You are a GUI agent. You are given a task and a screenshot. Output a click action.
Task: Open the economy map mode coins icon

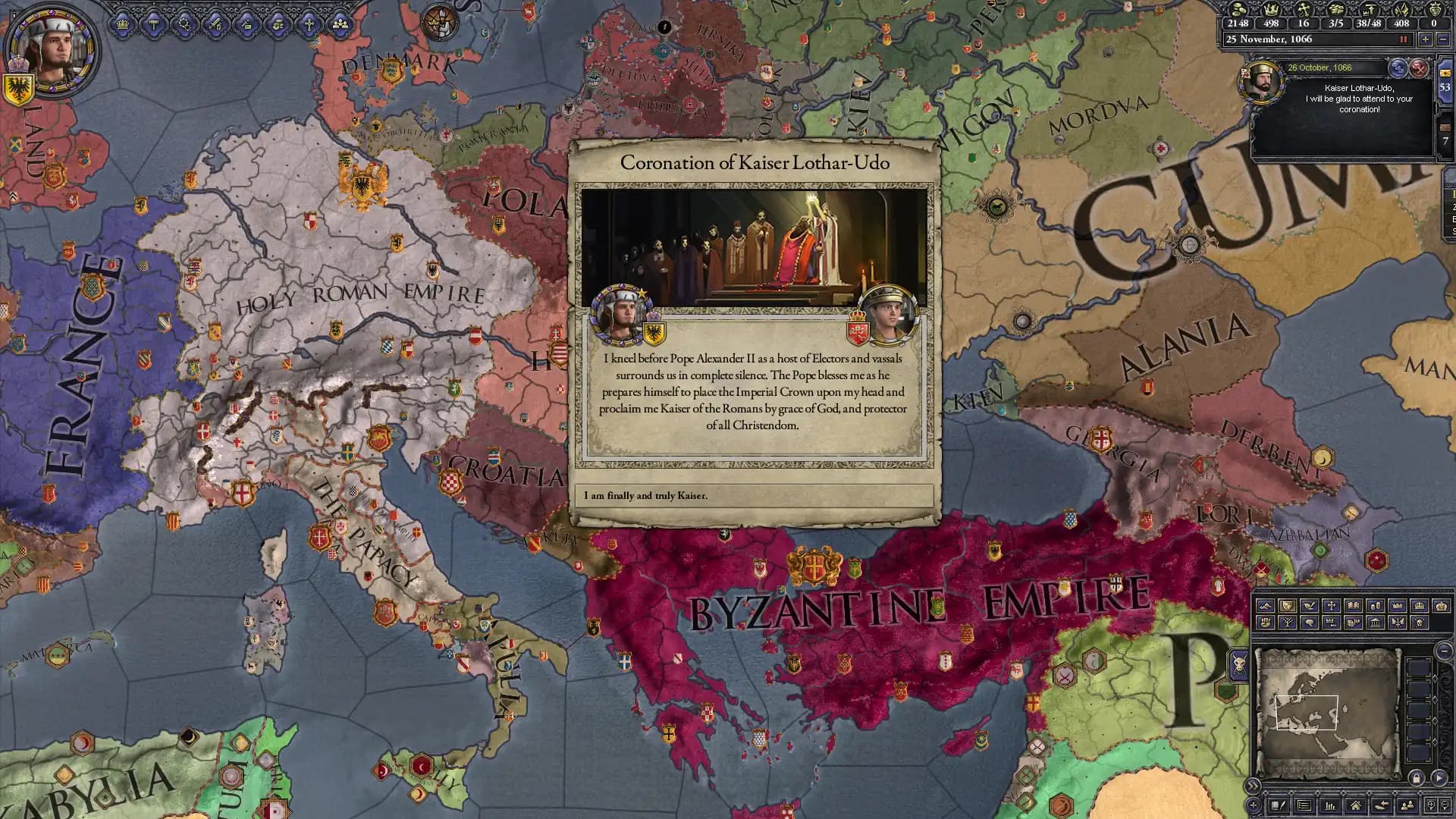pos(1376,607)
